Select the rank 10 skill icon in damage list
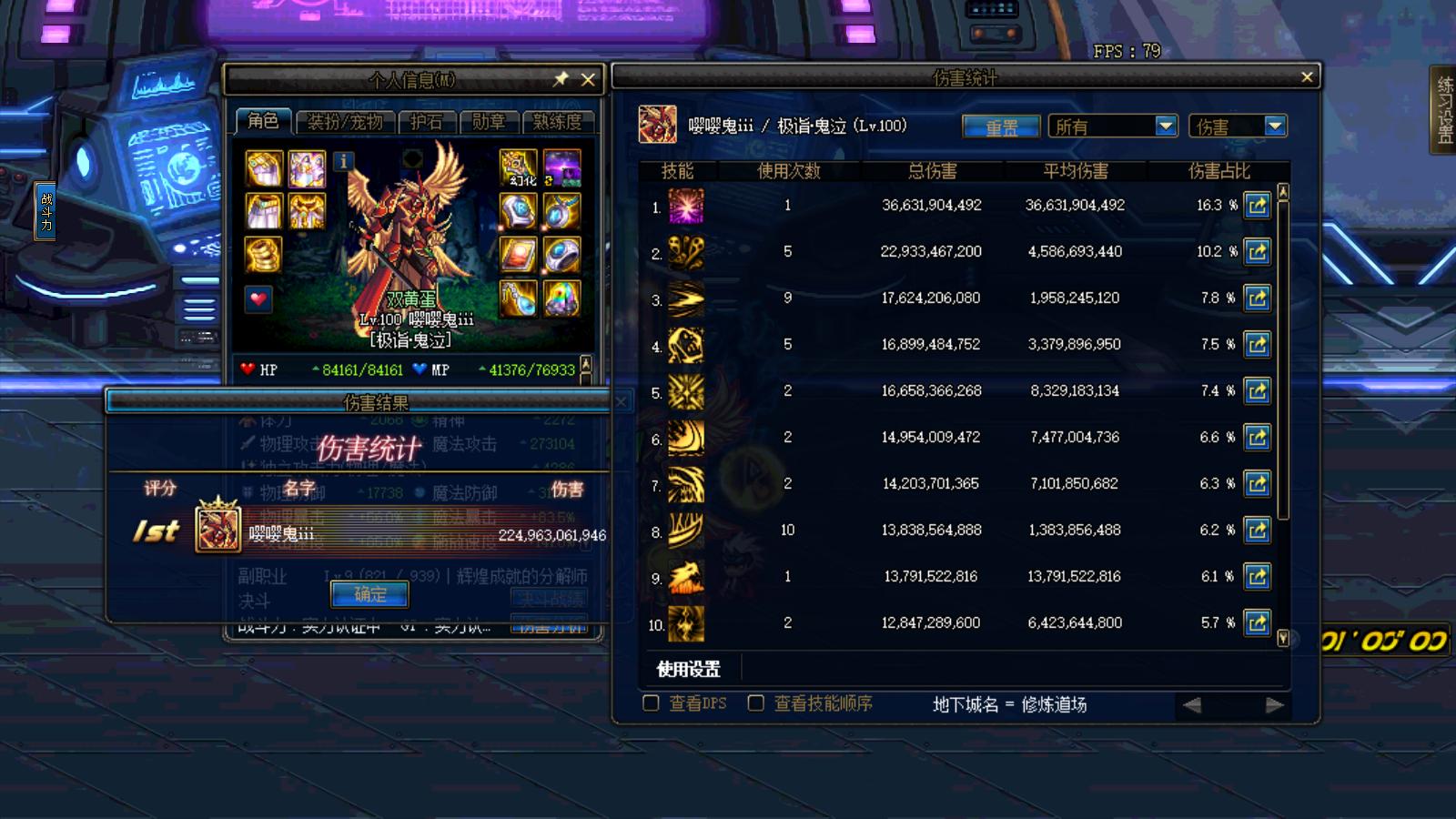 coord(686,622)
